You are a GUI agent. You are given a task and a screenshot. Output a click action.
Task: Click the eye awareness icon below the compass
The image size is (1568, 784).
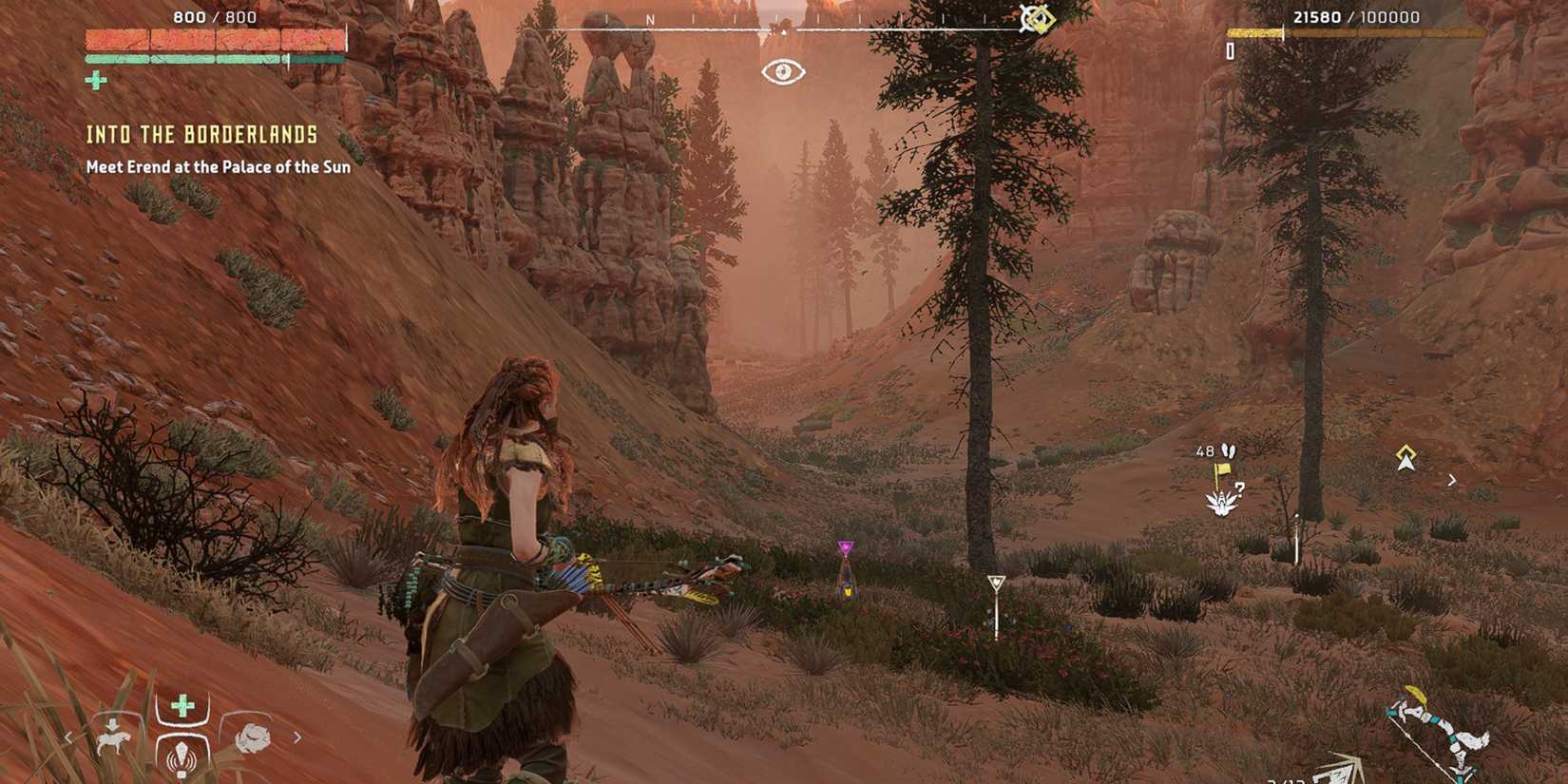(x=782, y=70)
